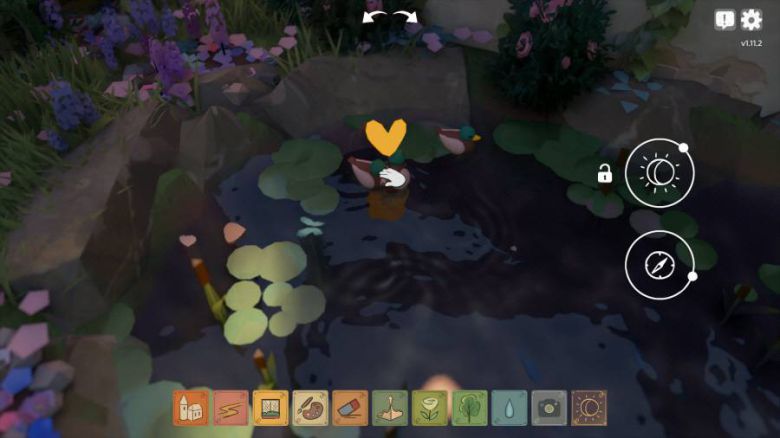
Task: Click the sun and moon toolbar button
Action: pos(589,408)
